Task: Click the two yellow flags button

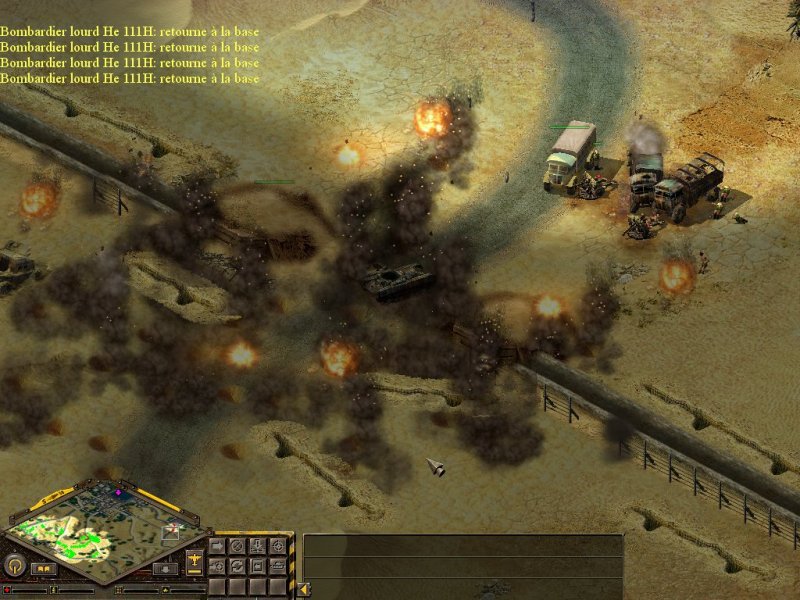Action: pyautogui.click(x=43, y=569)
